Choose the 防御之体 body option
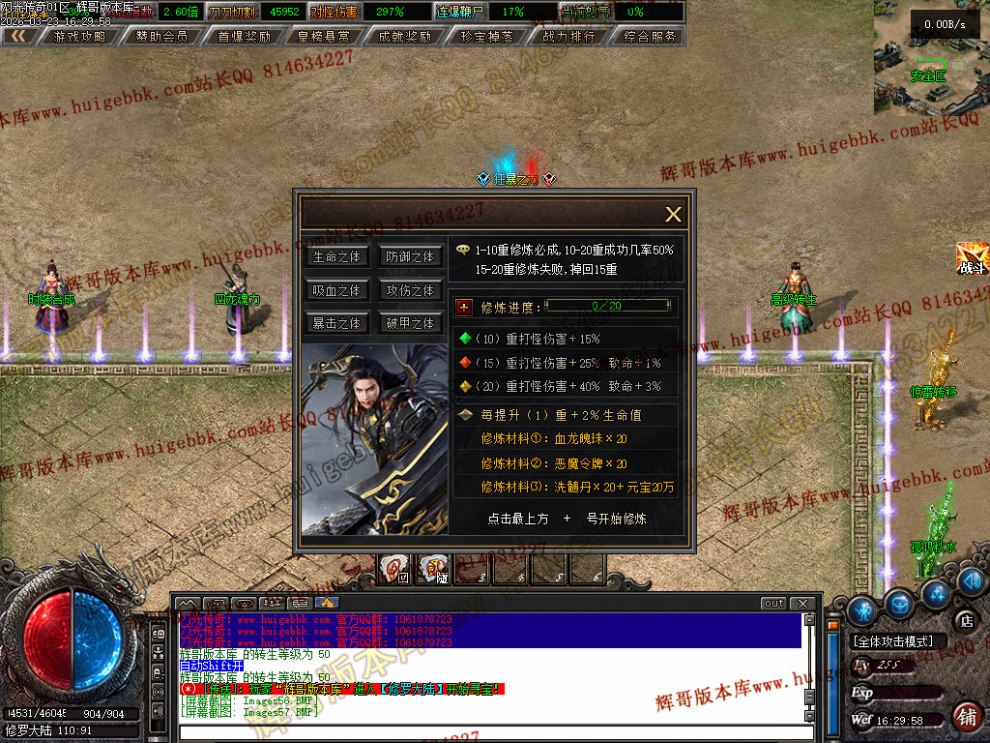 point(410,257)
